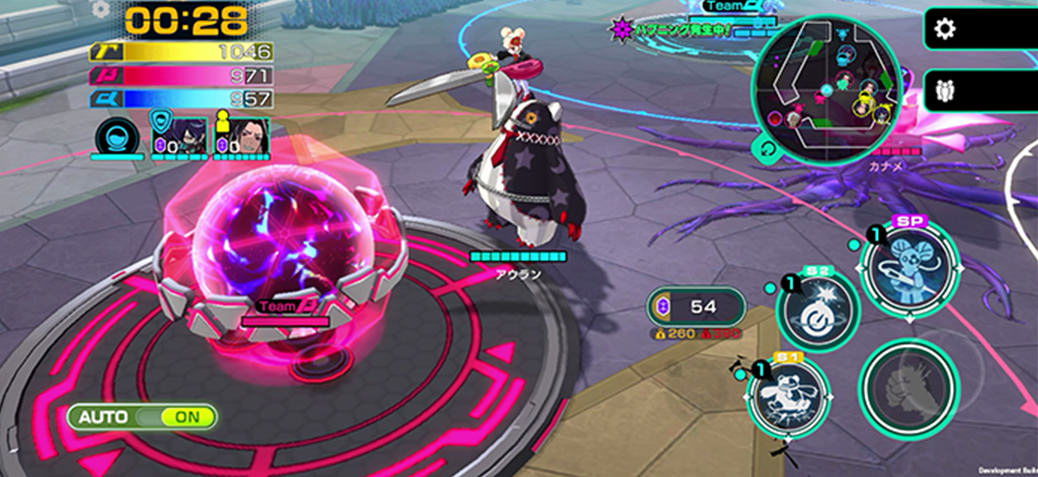Tap the minimap rotate arrow icon

click(x=768, y=149)
